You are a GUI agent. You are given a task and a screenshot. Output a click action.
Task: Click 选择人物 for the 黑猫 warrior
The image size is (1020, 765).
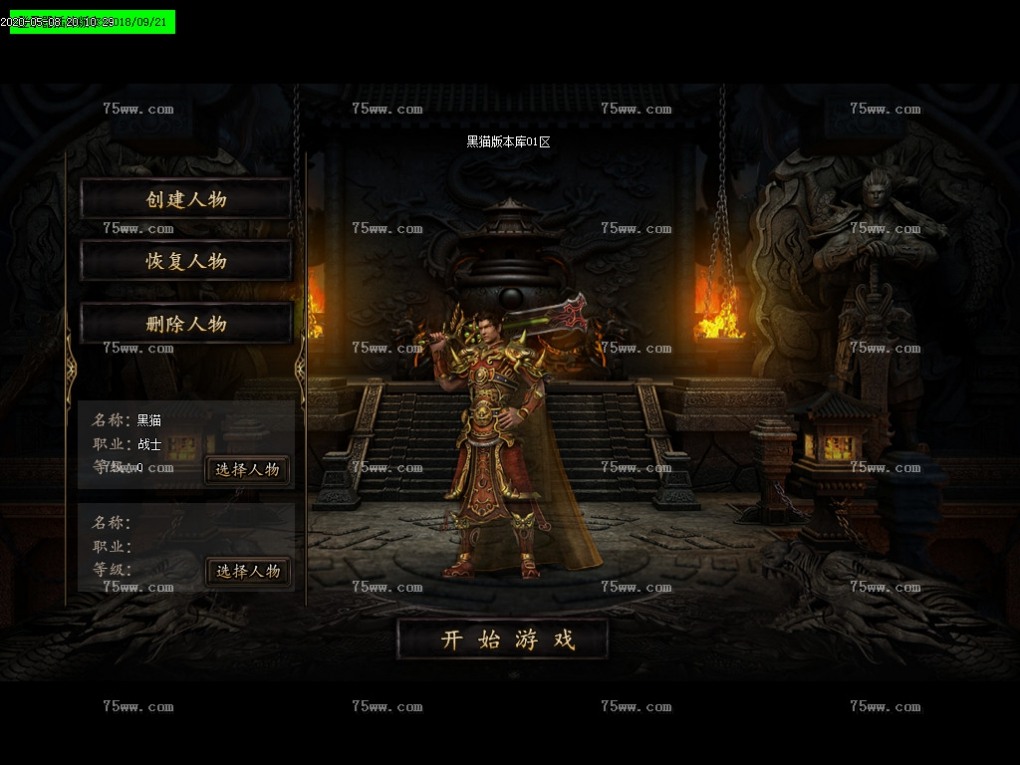point(248,469)
